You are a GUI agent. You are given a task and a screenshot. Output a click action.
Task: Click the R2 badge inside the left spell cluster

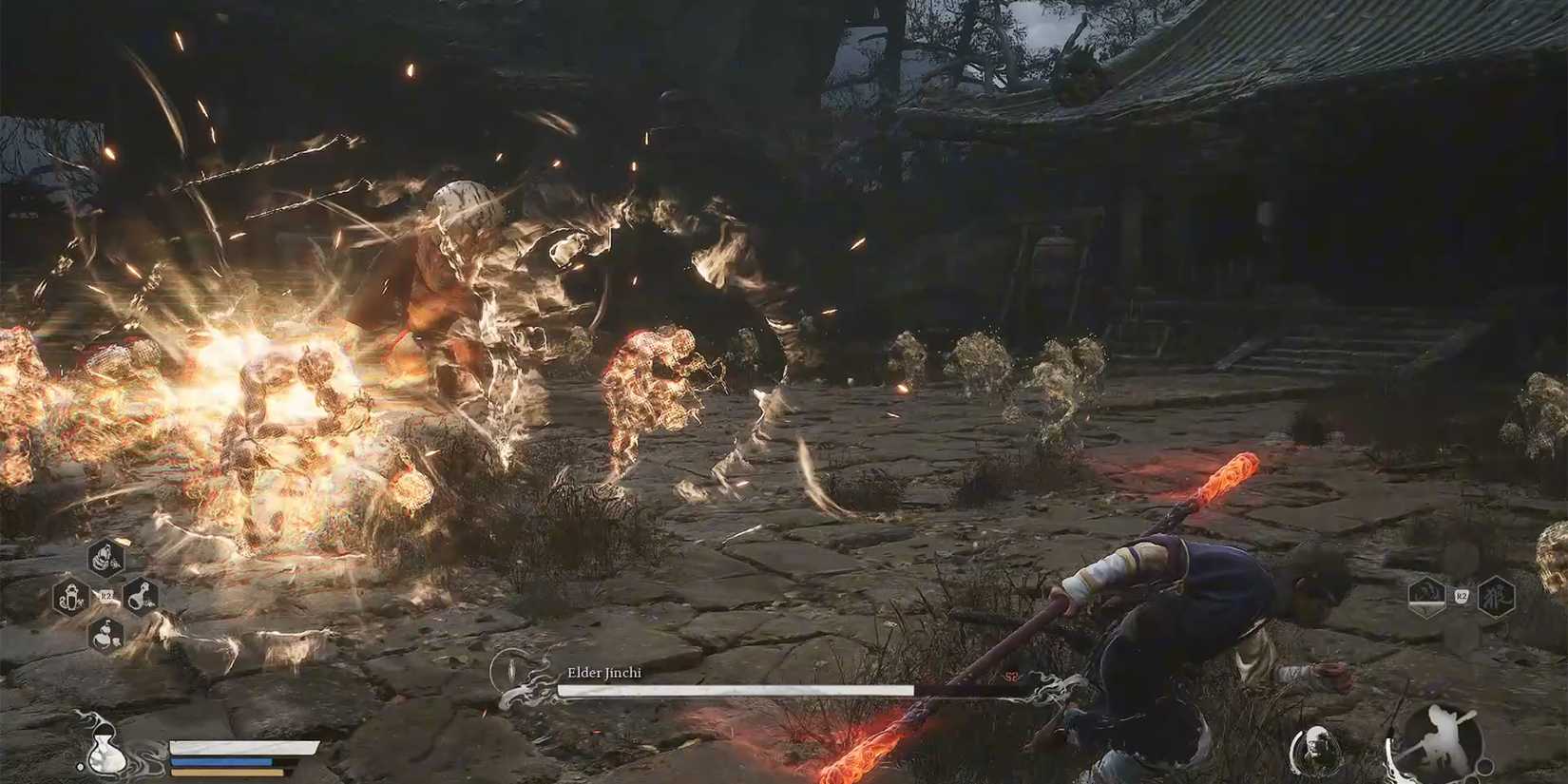(106, 597)
